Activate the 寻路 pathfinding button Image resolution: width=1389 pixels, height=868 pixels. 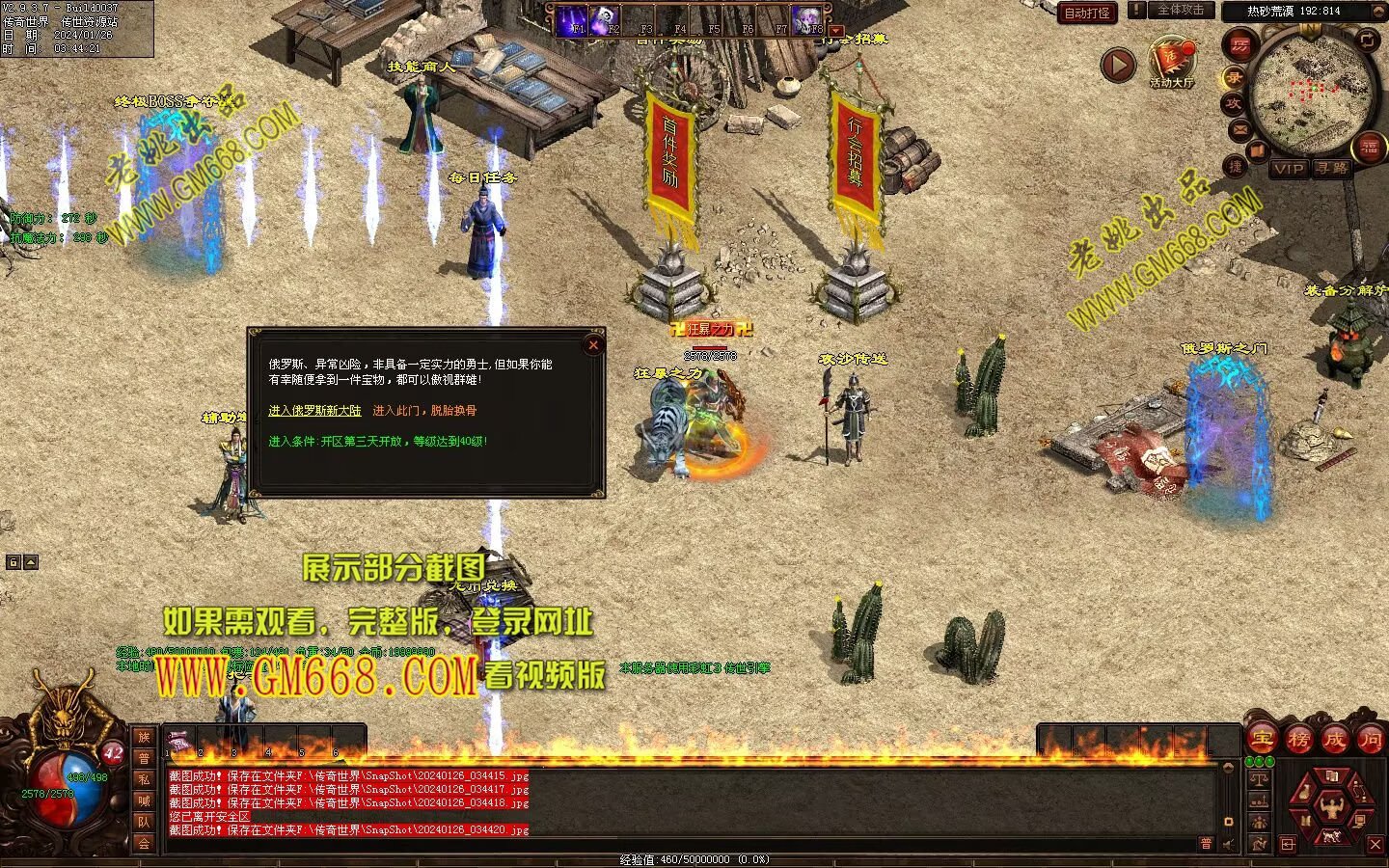[1332, 168]
